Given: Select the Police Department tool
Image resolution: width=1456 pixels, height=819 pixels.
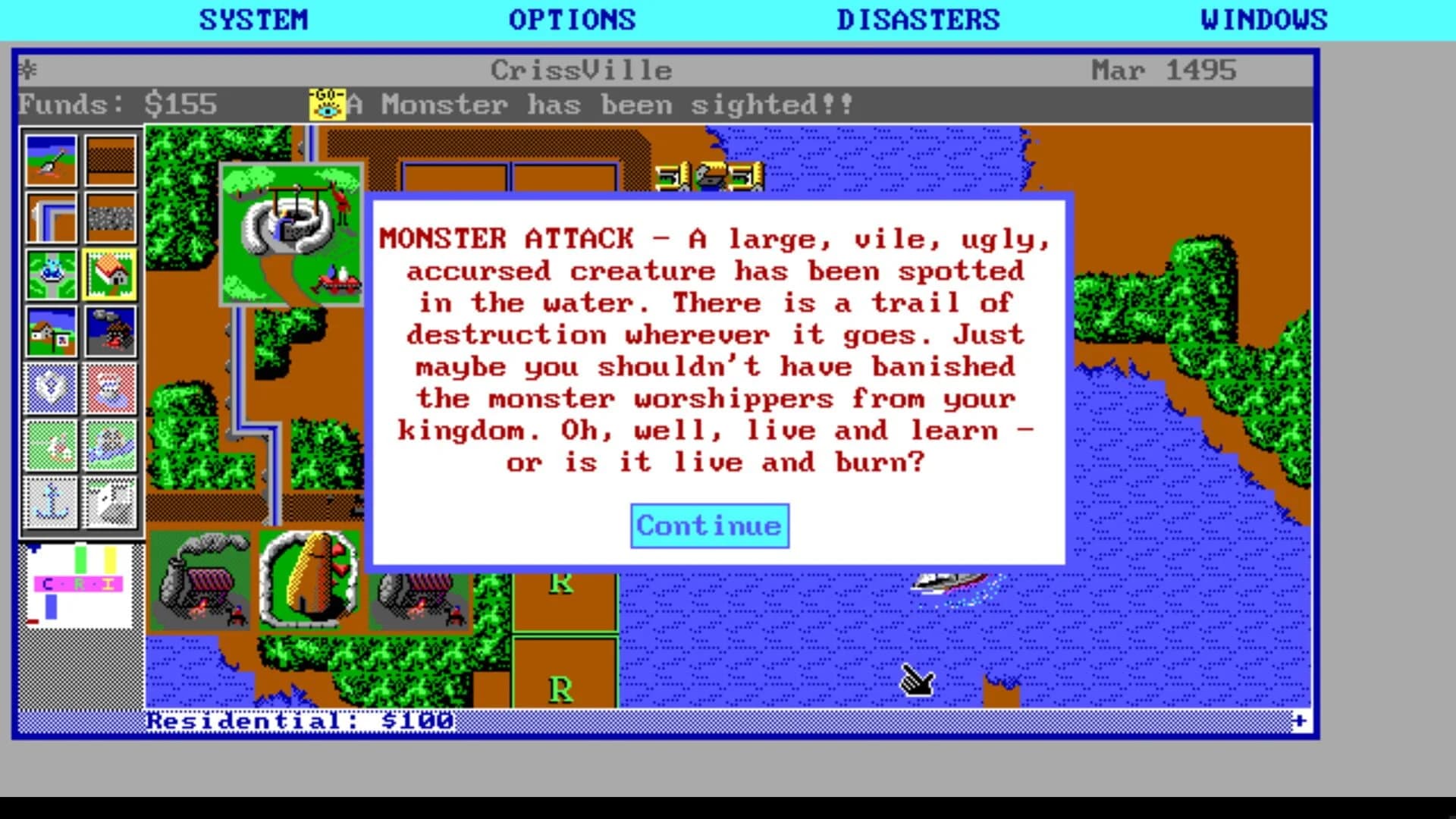Looking at the screenshot, I should click(x=51, y=388).
